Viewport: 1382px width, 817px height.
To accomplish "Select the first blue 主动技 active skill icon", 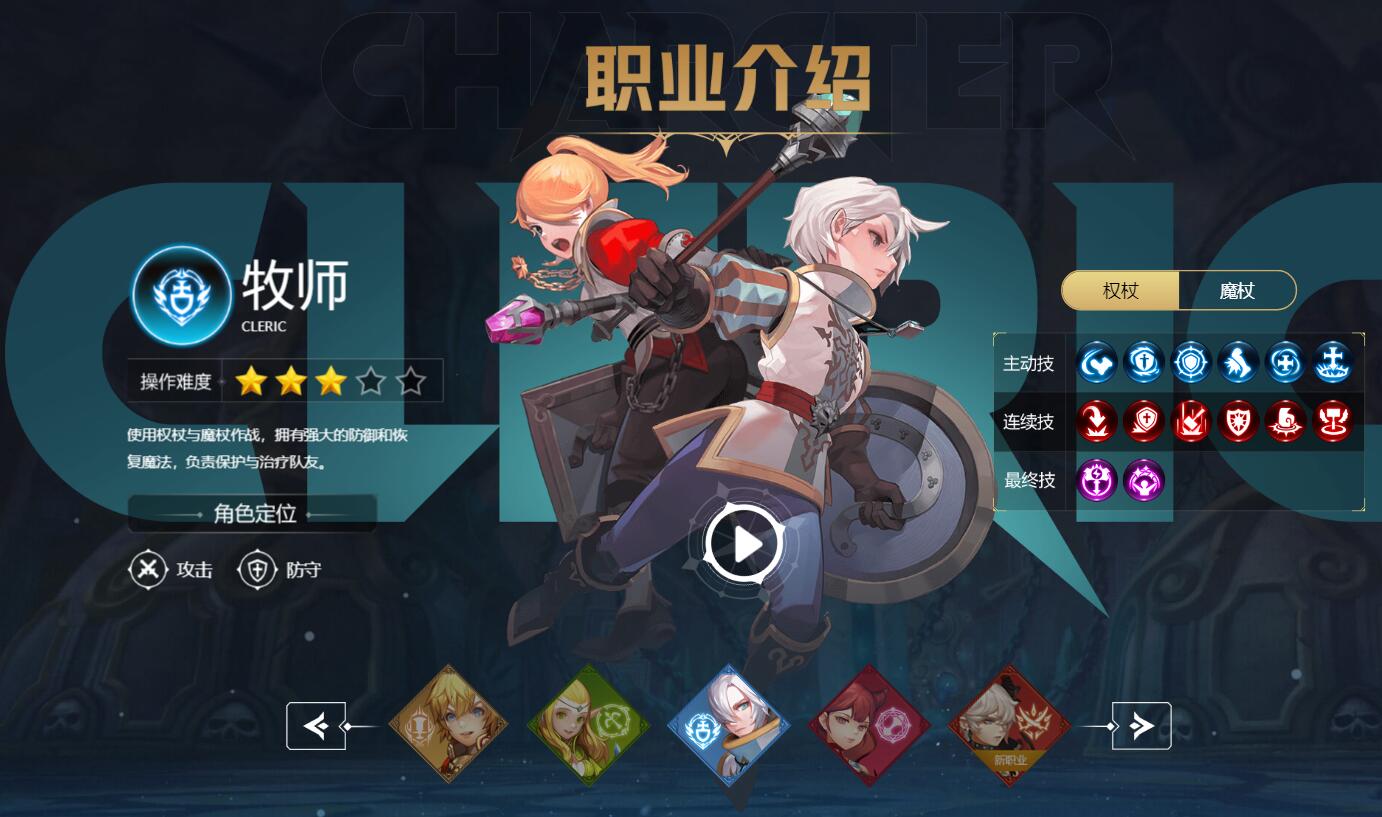I will click(x=1097, y=363).
